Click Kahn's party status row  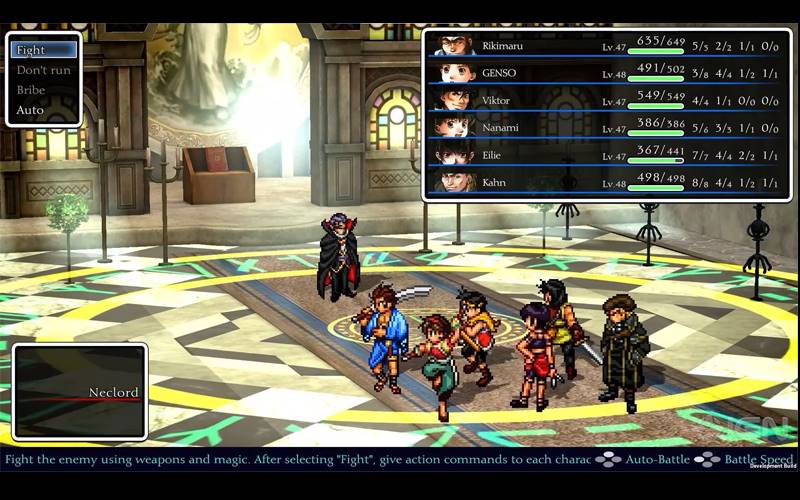[x=604, y=182]
